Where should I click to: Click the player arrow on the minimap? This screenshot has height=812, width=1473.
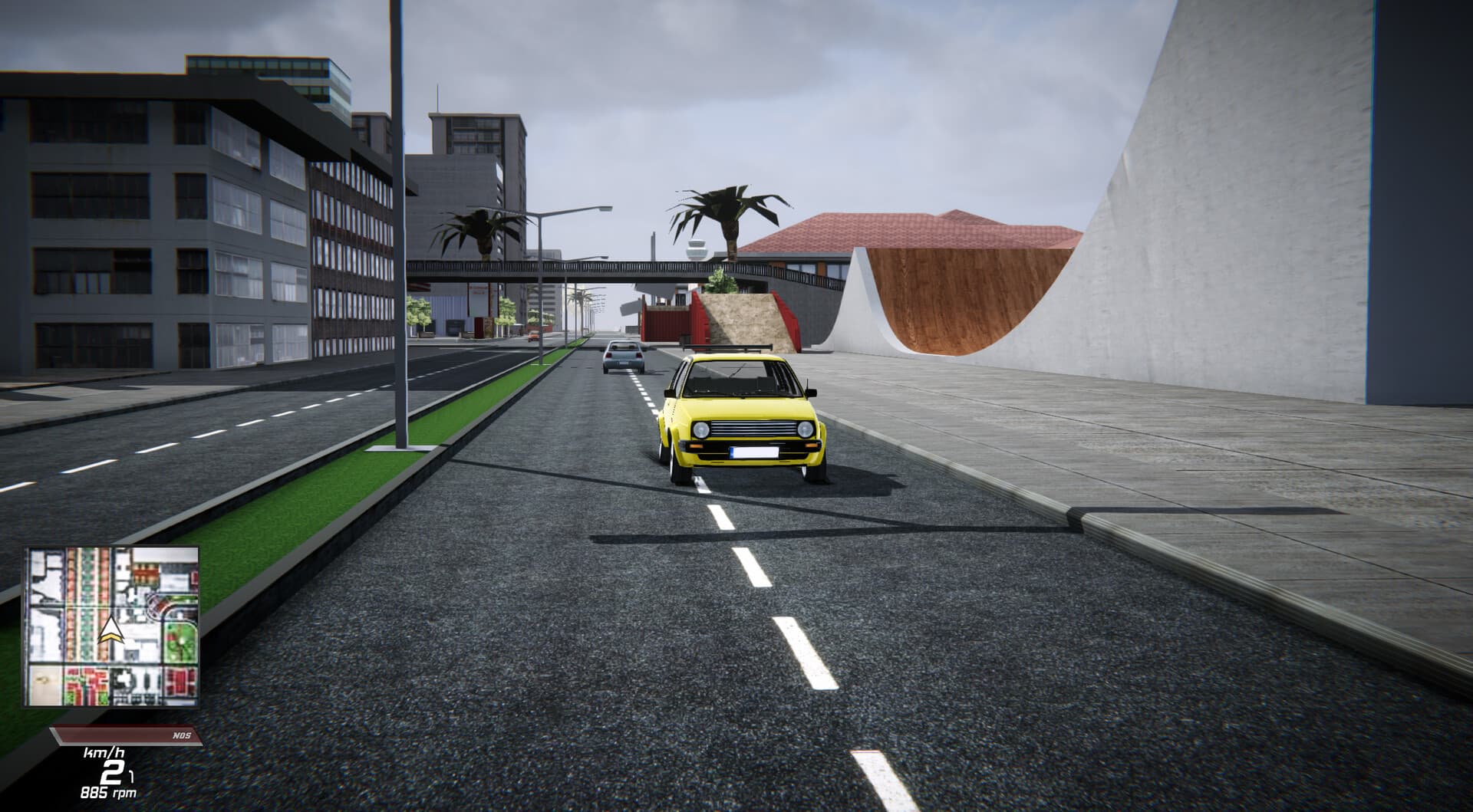tap(110, 630)
